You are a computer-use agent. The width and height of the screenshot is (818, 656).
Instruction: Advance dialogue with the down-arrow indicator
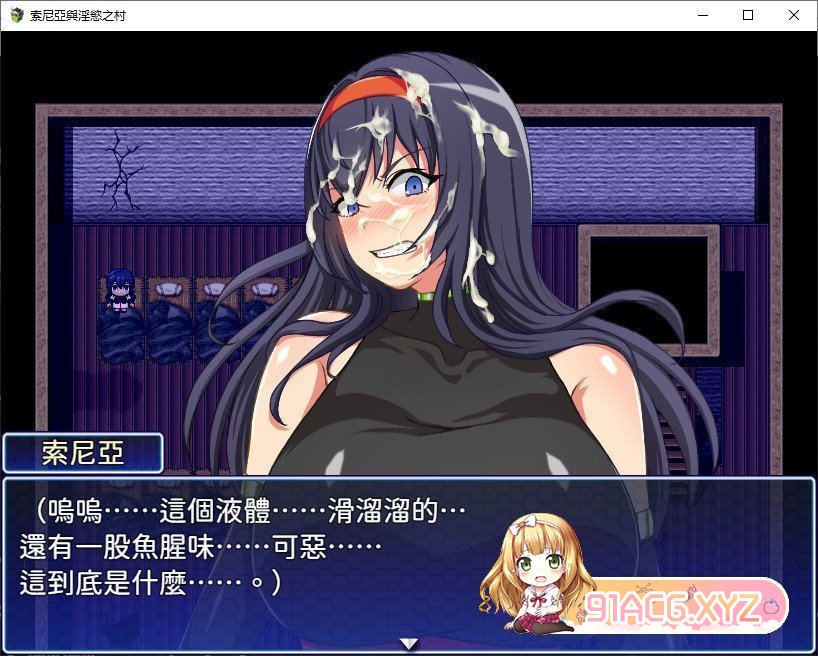point(408,643)
